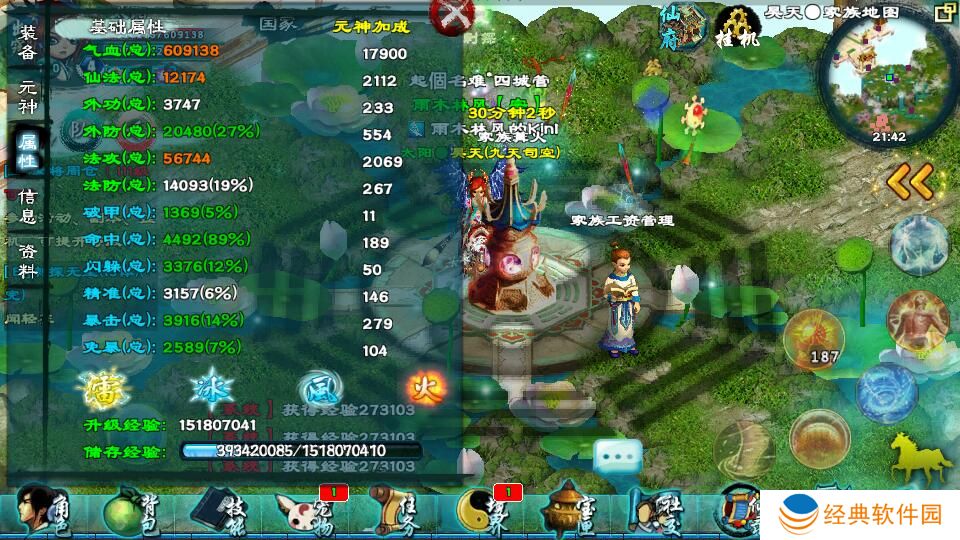
Task: Show the 资料 profile tab
Action: 27,258
